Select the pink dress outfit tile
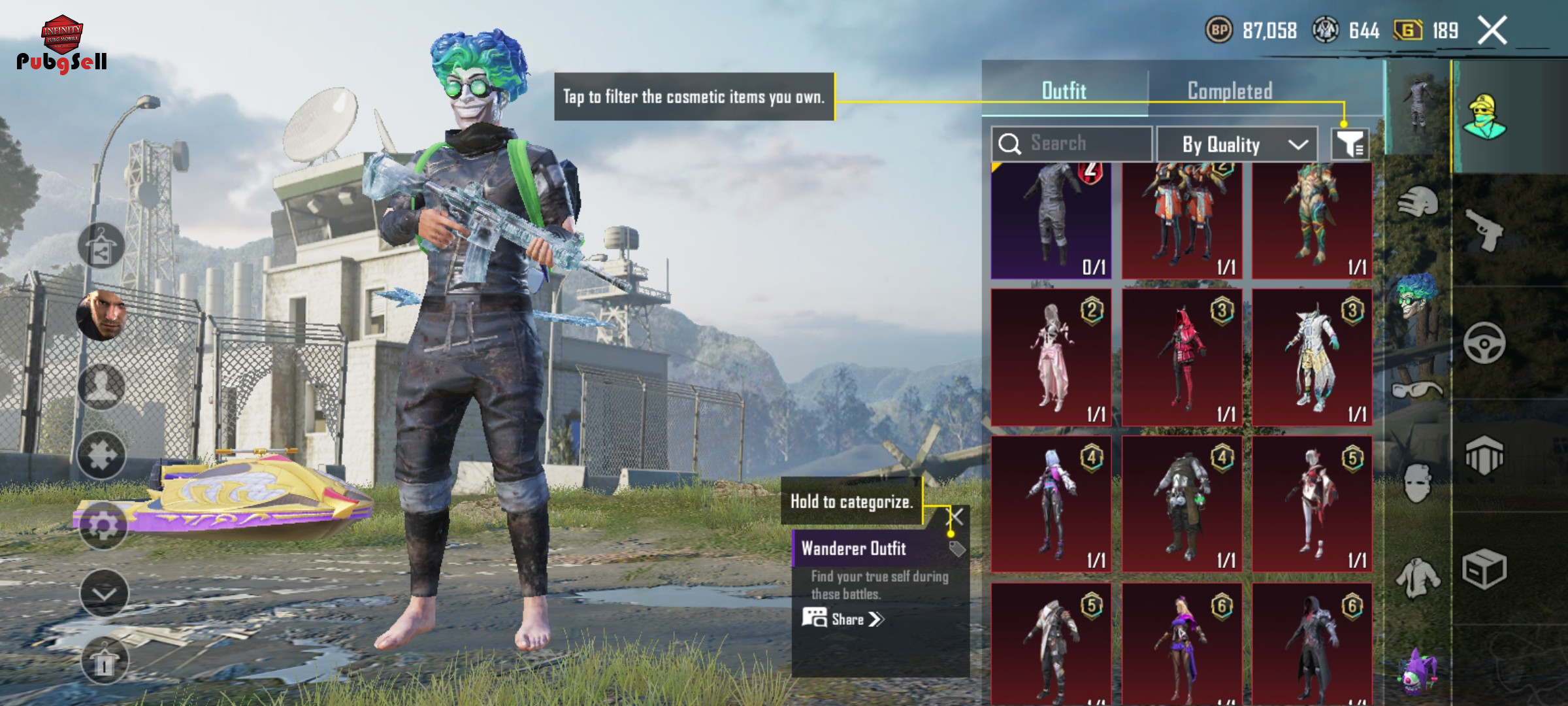Screen dimensions: 1568x706 click(x=1051, y=357)
